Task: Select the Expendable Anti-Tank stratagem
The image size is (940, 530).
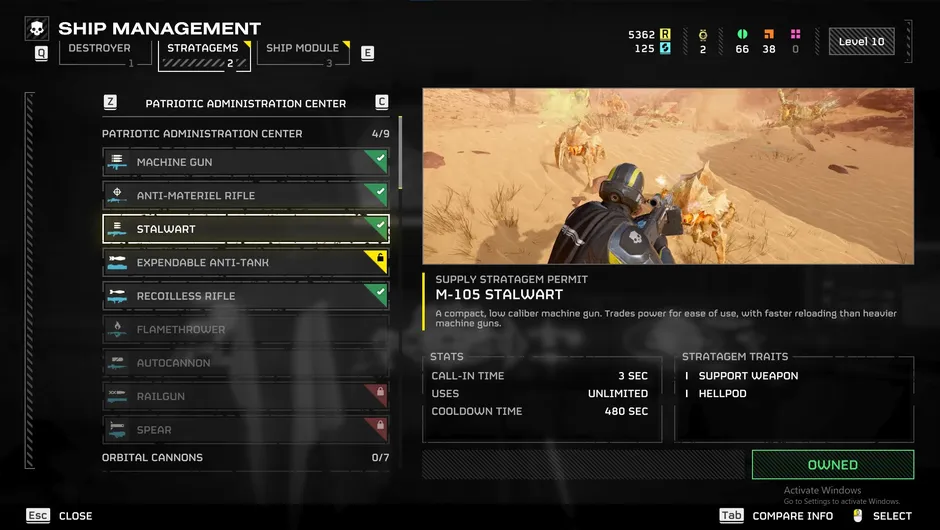Action: tap(245, 262)
